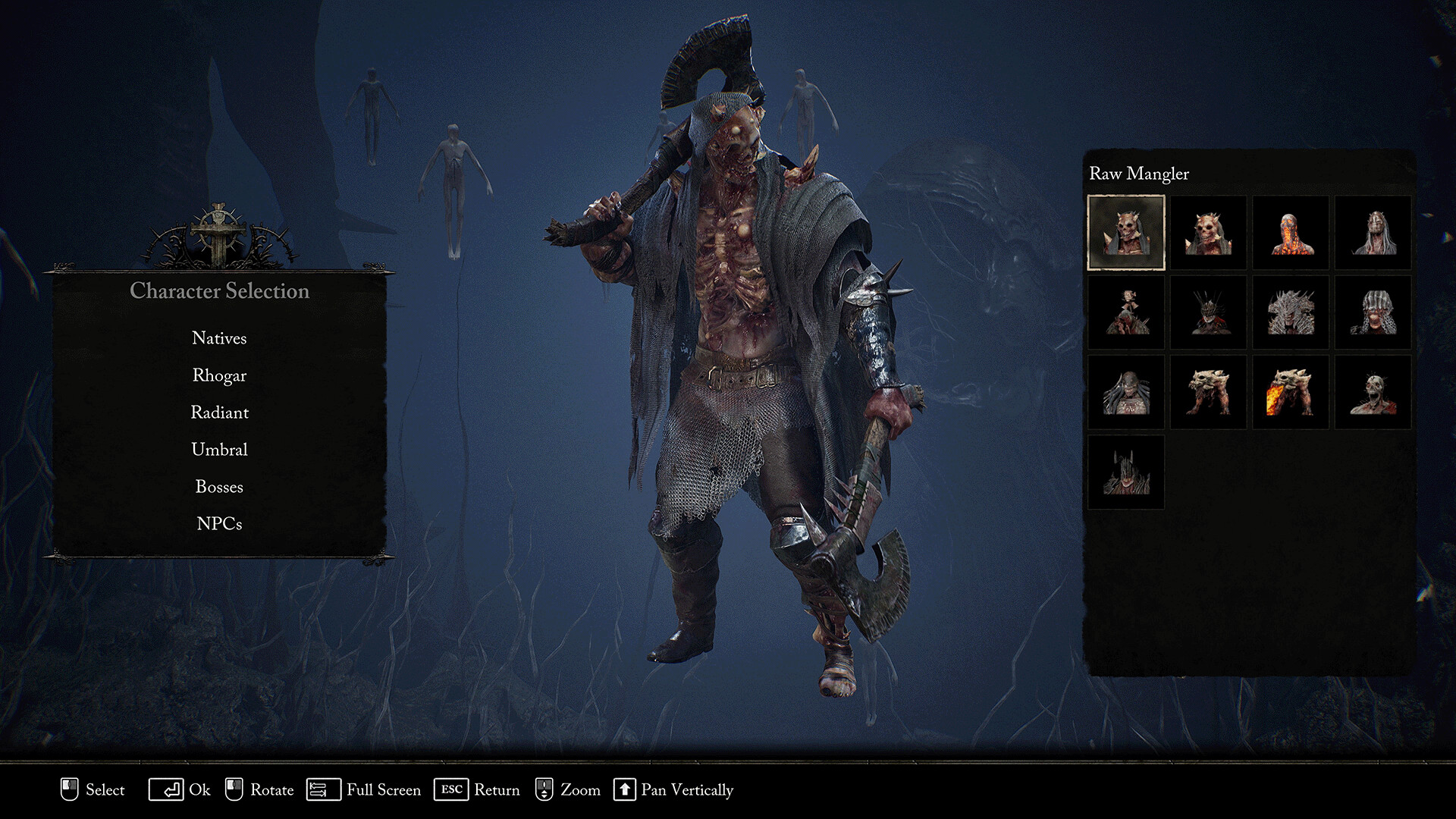This screenshot has height=819, width=1456.
Task: Select the fire-breathing hound variant
Action: (1291, 392)
